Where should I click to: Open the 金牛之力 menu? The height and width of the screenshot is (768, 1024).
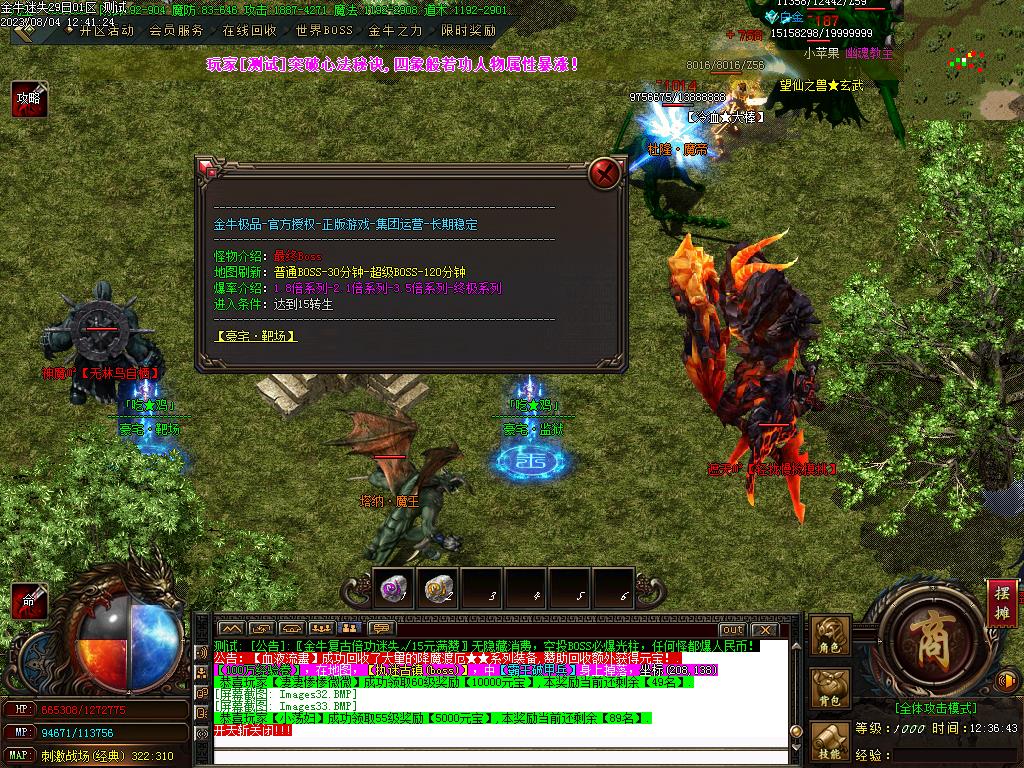click(x=396, y=31)
